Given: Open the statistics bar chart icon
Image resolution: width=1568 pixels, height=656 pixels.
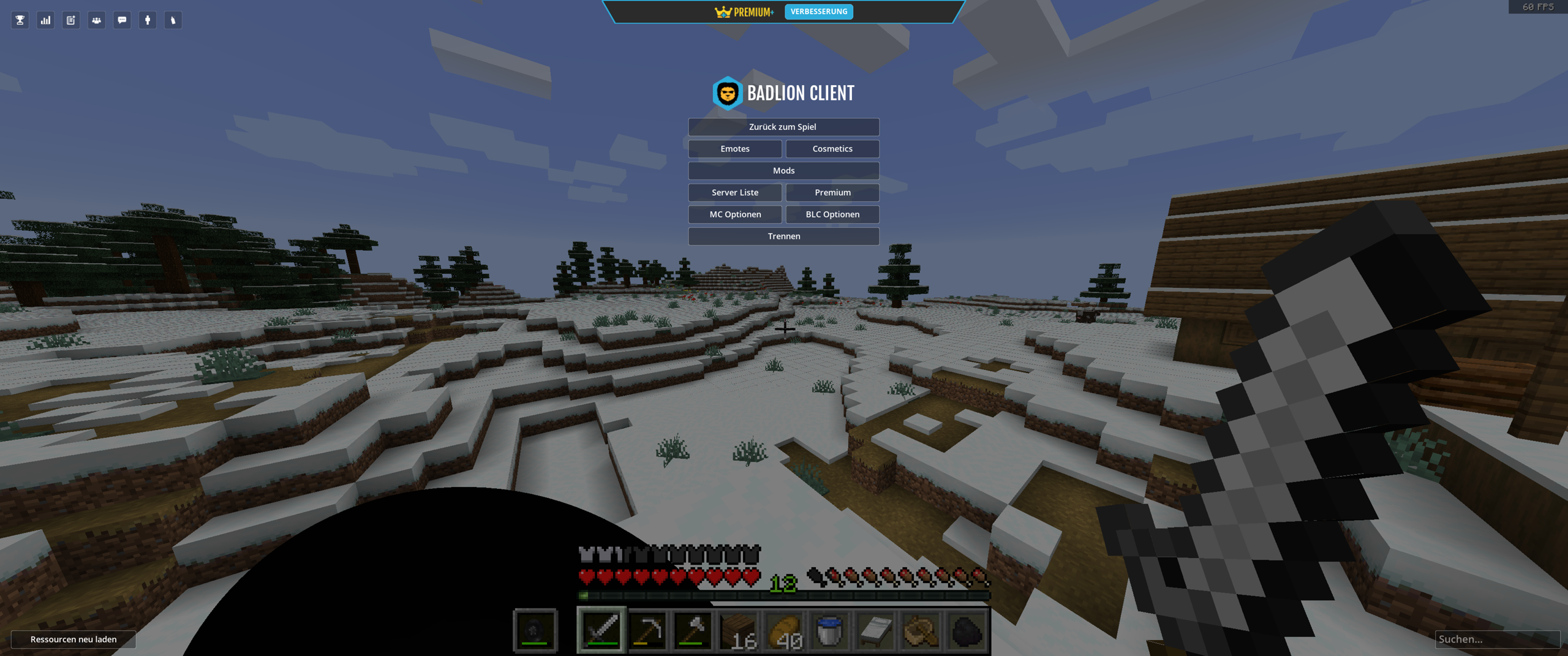Looking at the screenshot, I should 45,20.
